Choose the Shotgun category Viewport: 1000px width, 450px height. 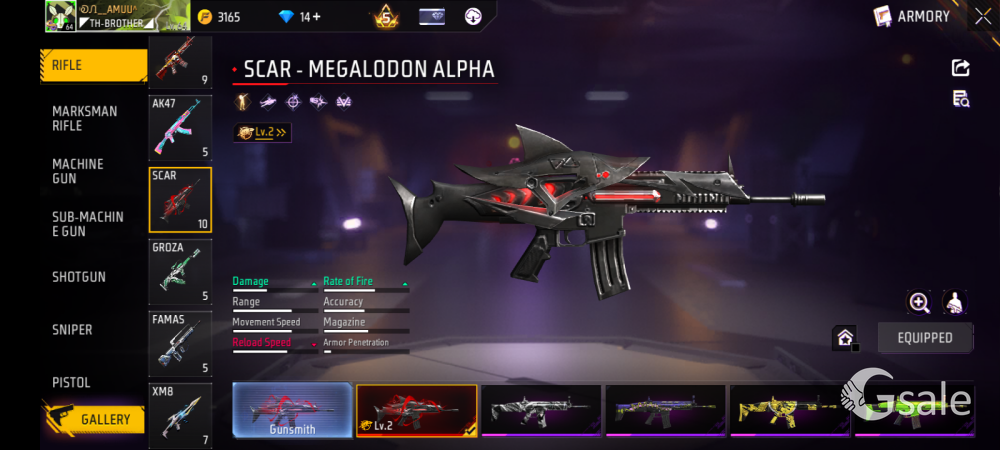(80, 277)
